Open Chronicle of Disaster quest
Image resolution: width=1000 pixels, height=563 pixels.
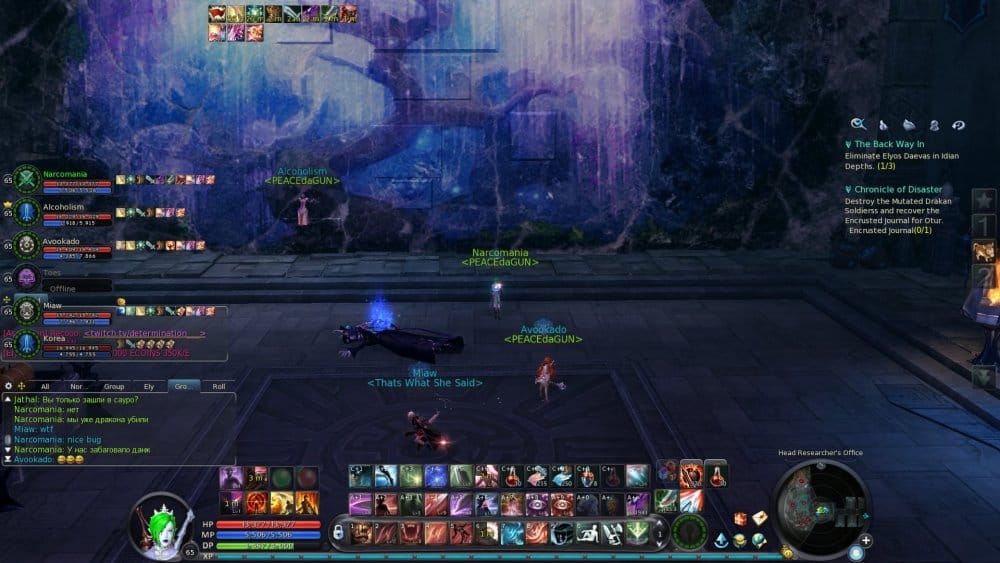[898, 189]
